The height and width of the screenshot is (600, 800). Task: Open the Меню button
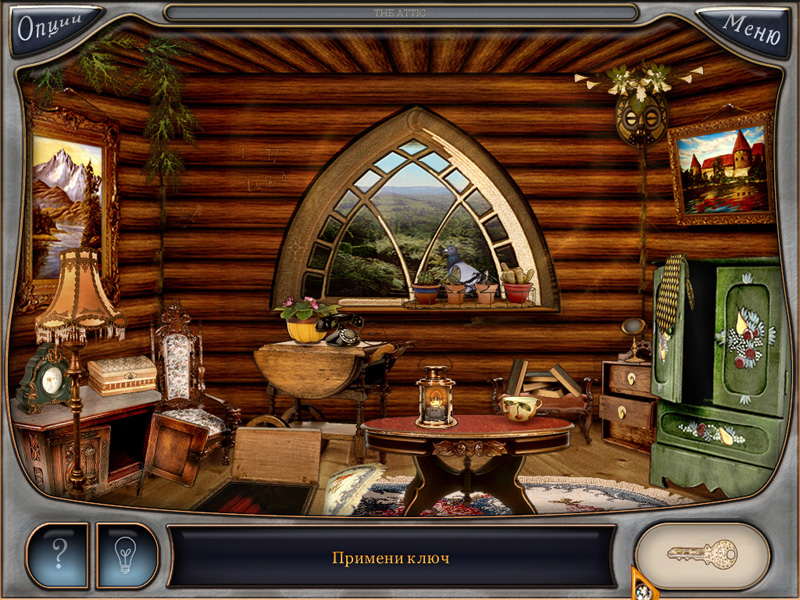point(750,27)
